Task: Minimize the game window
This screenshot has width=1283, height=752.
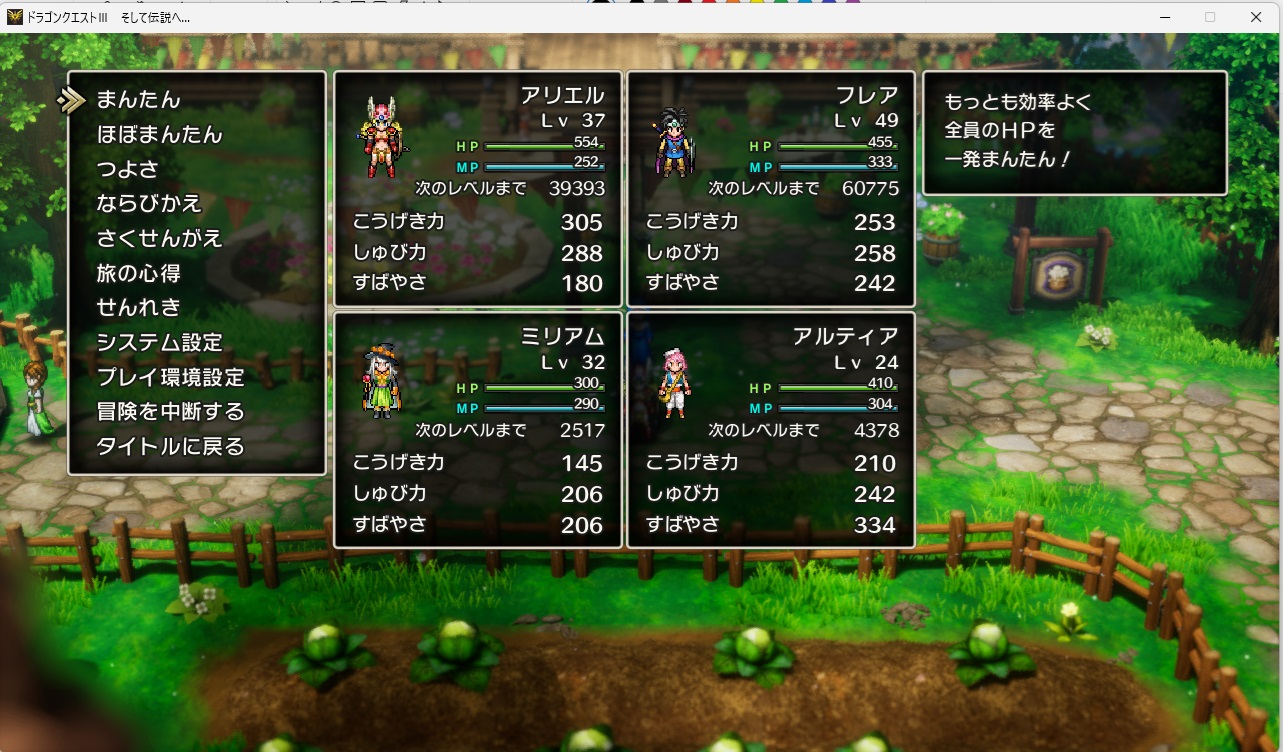Action: pos(1164,17)
